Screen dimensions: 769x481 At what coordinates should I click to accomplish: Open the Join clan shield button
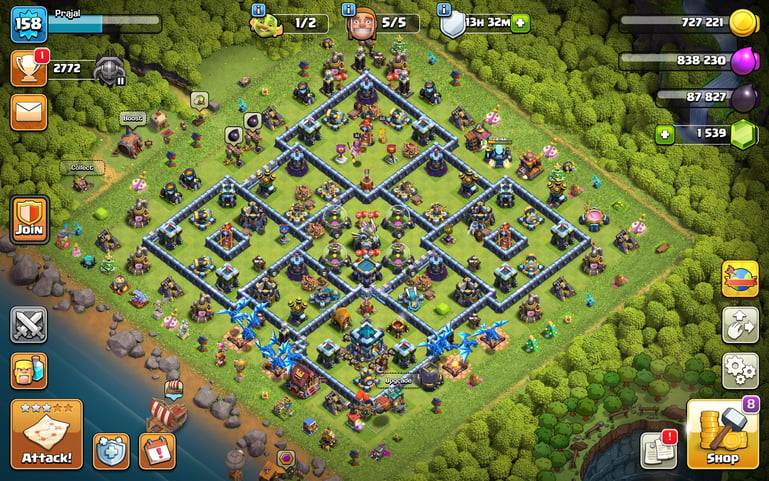click(29, 219)
